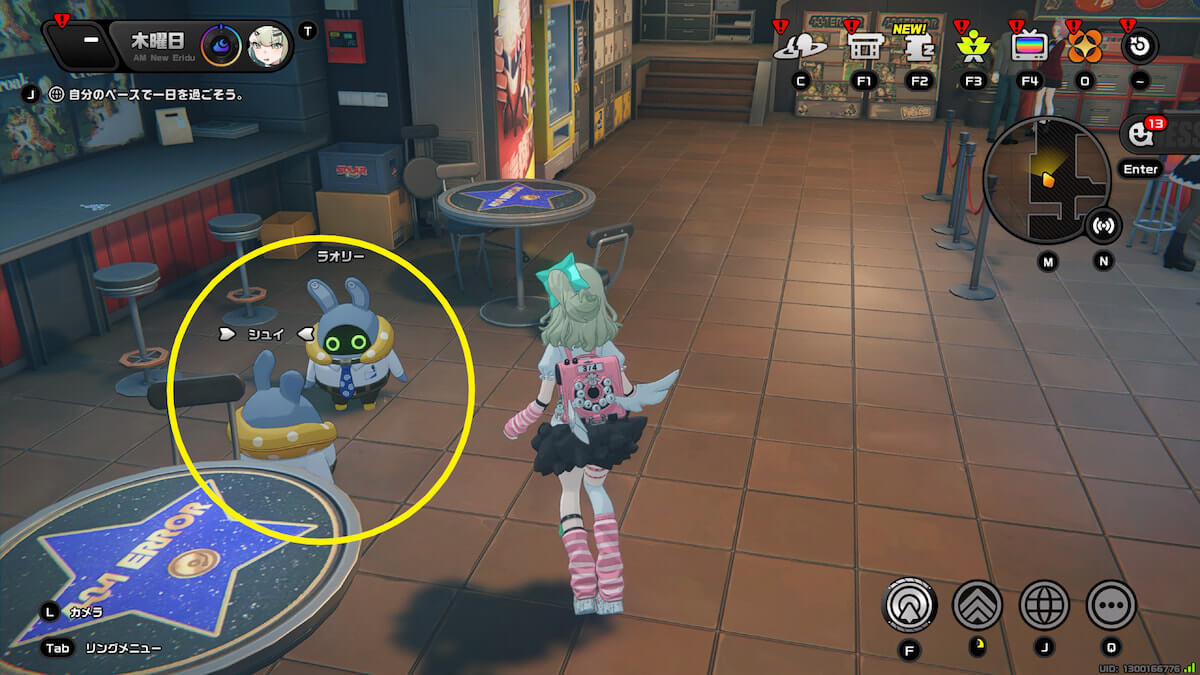Open the quest tracker objective text
Viewport: 1200px width, 675px height.
pos(155,95)
